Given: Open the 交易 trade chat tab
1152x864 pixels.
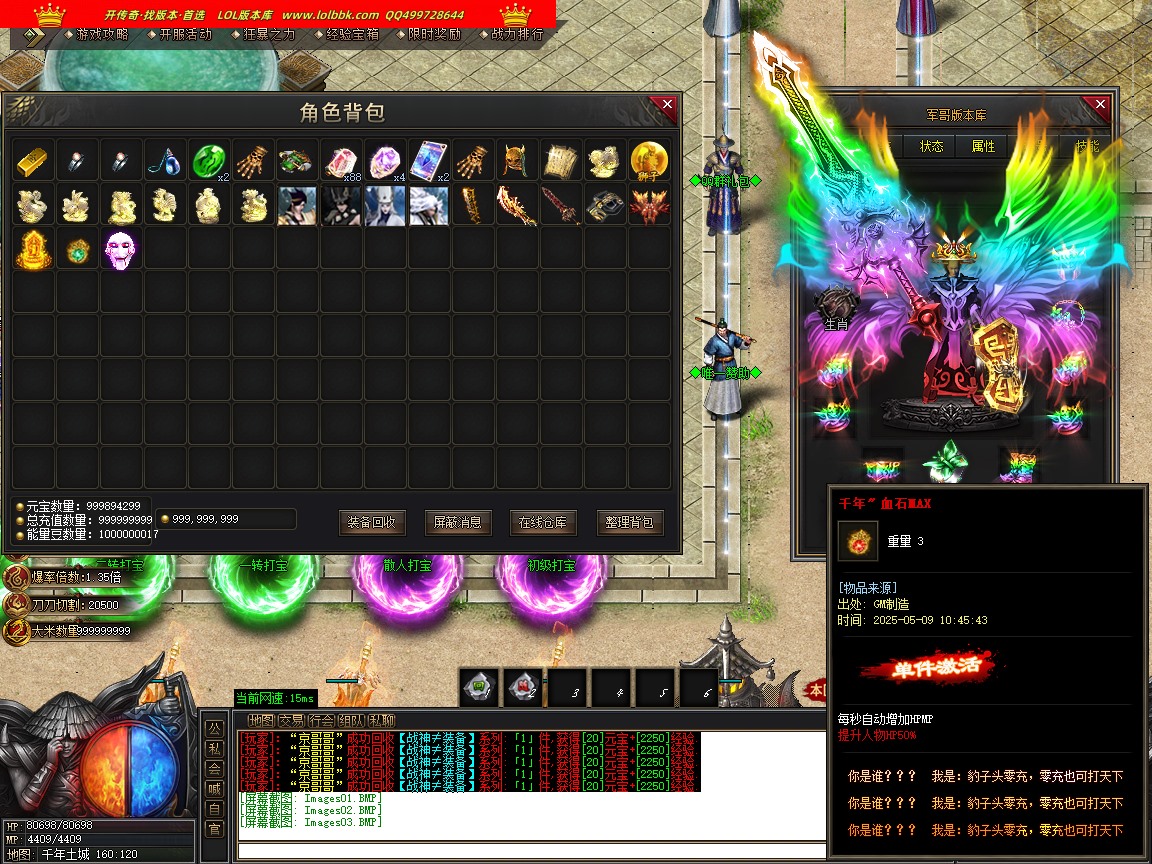Looking at the screenshot, I should click(291, 720).
